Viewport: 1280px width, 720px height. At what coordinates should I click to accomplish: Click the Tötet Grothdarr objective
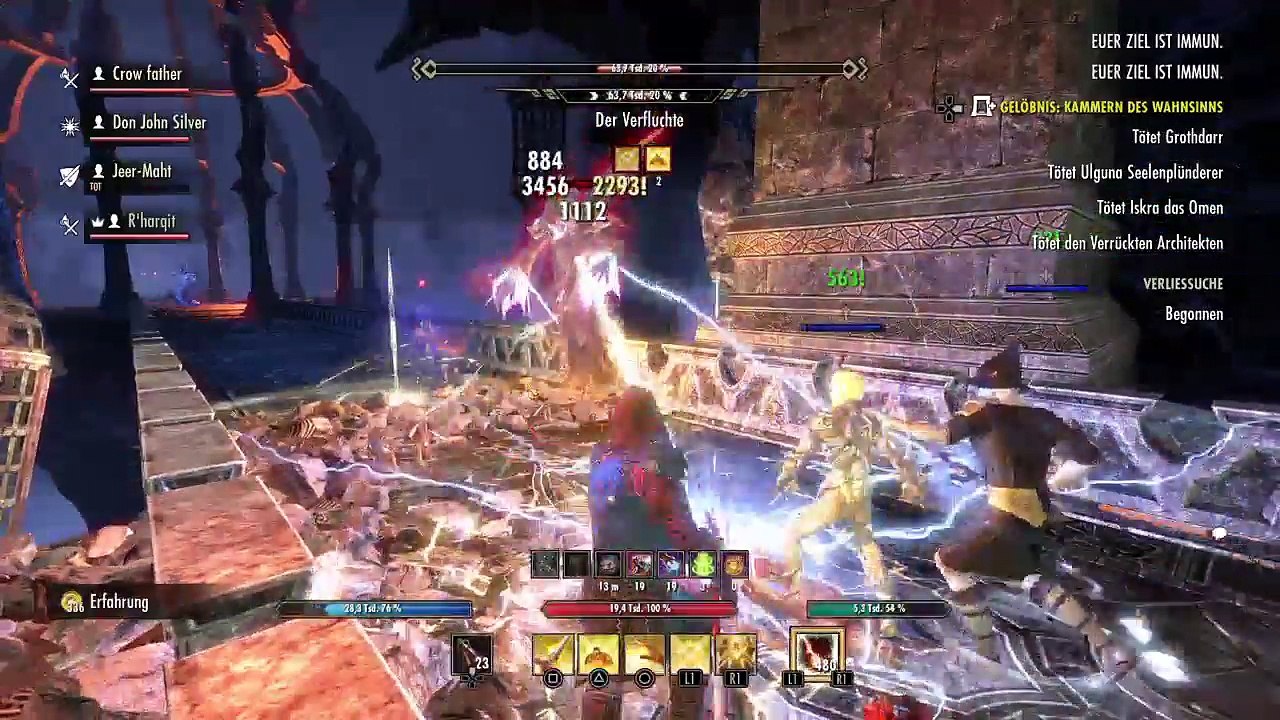click(x=1177, y=137)
